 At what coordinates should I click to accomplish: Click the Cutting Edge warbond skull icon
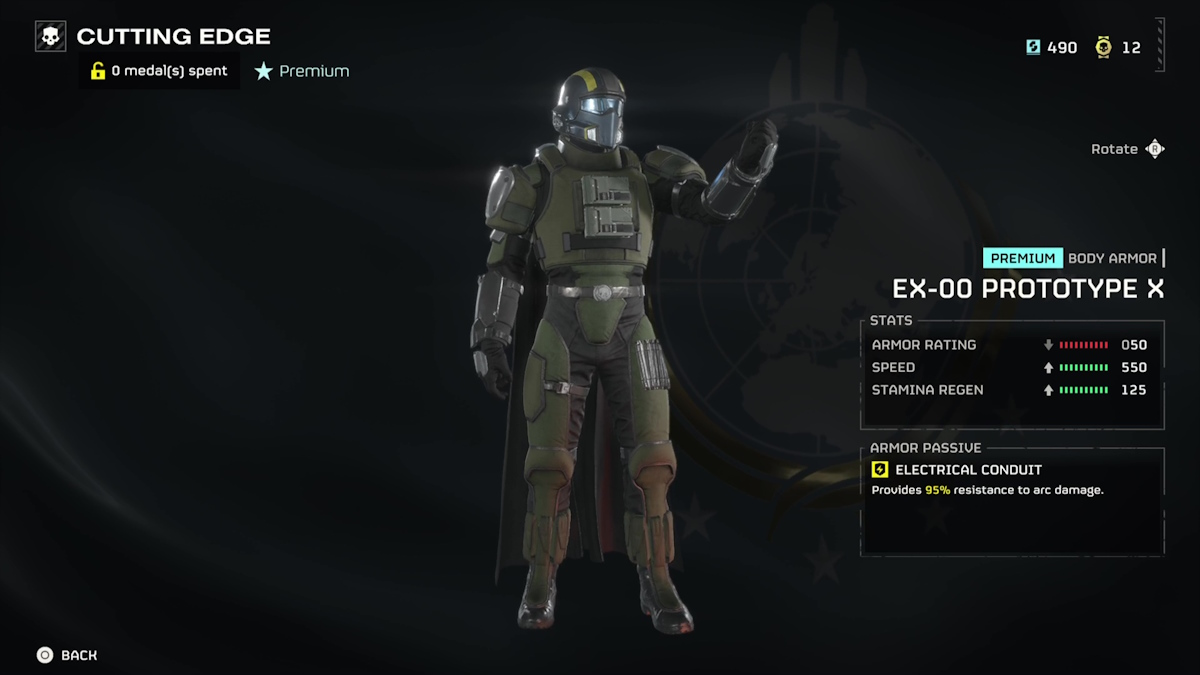(x=50, y=37)
